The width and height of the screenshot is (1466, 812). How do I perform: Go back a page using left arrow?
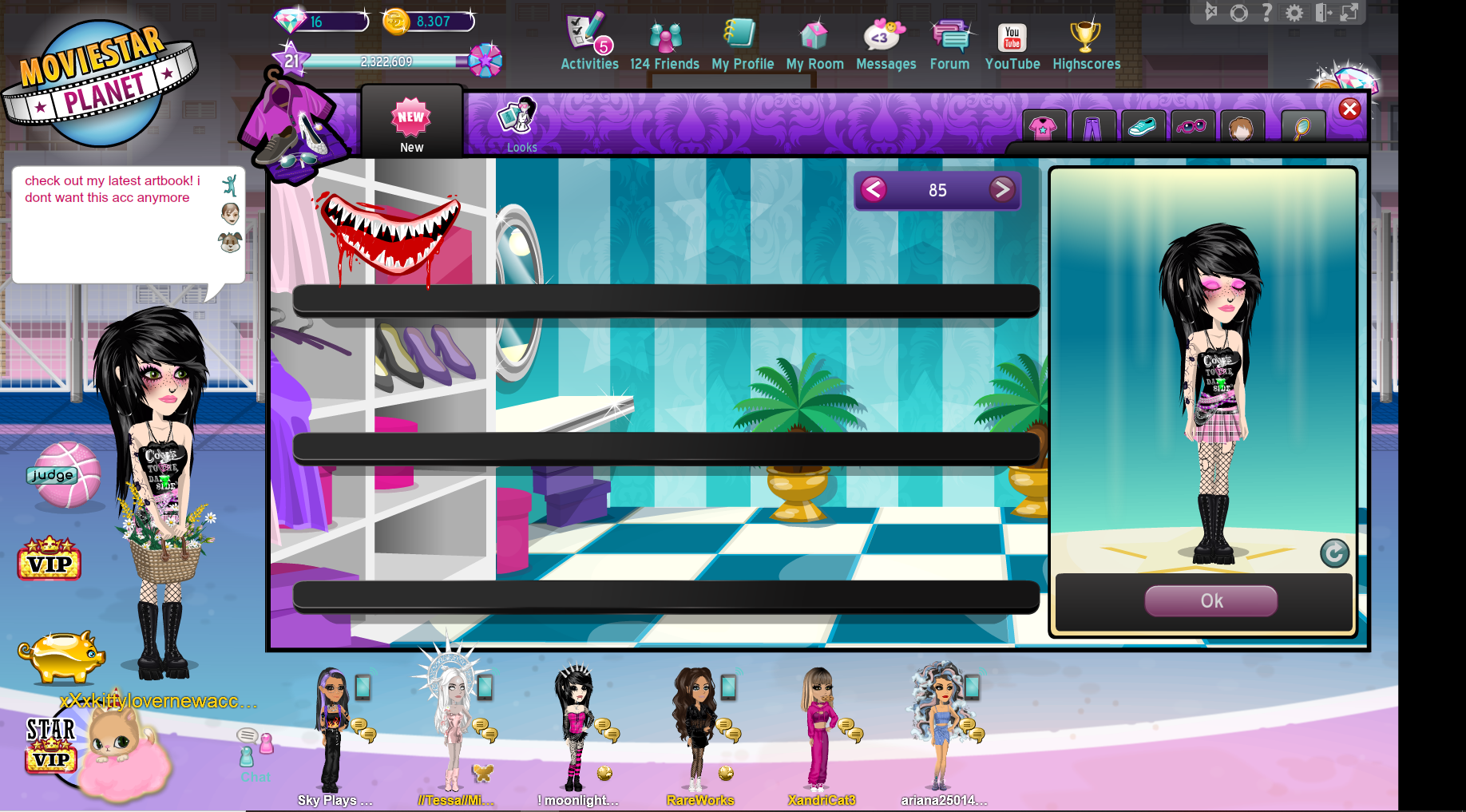(x=873, y=190)
